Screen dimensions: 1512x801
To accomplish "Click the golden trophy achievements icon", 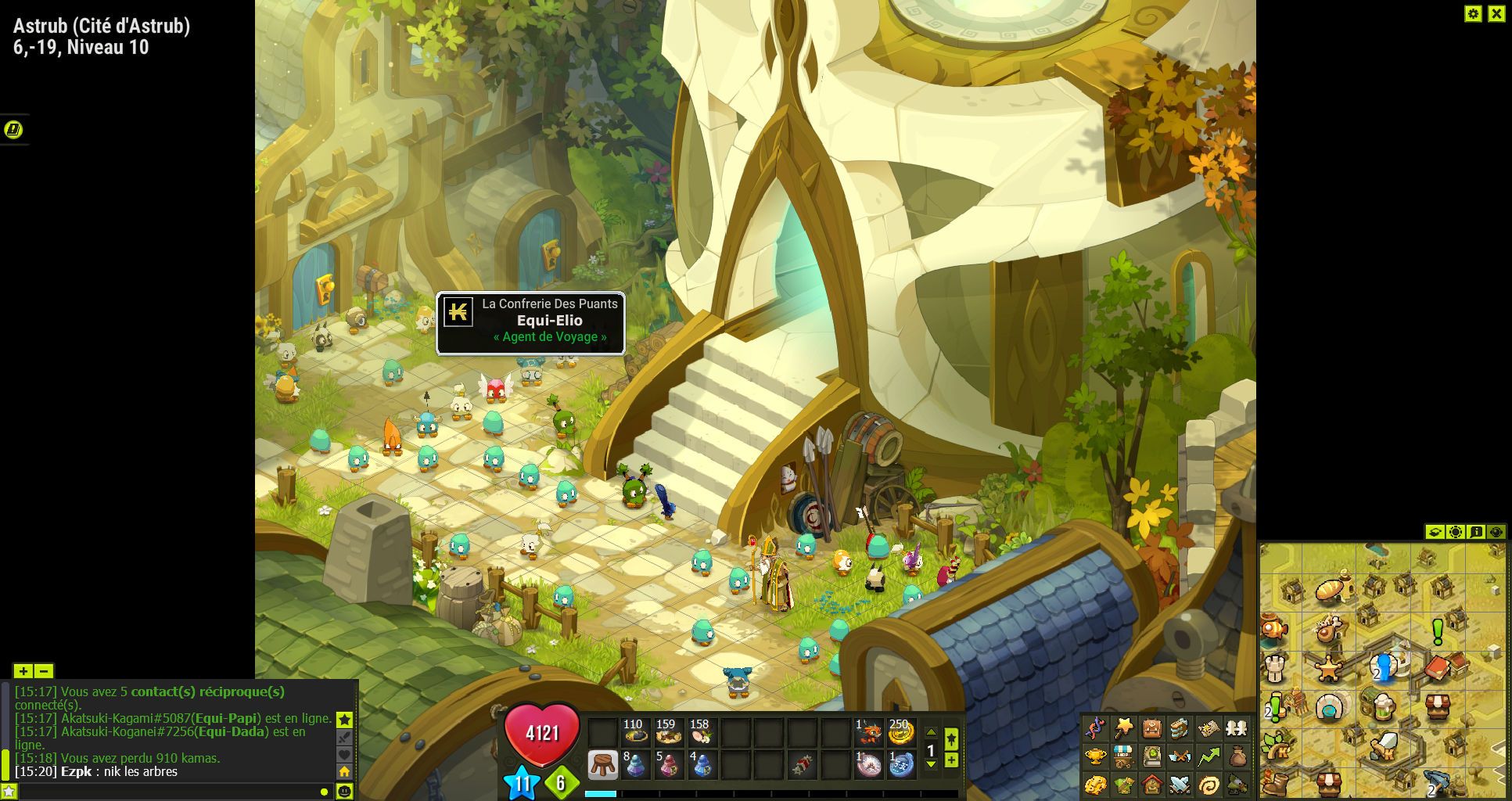I will pyautogui.click(x=1095, y=756).
